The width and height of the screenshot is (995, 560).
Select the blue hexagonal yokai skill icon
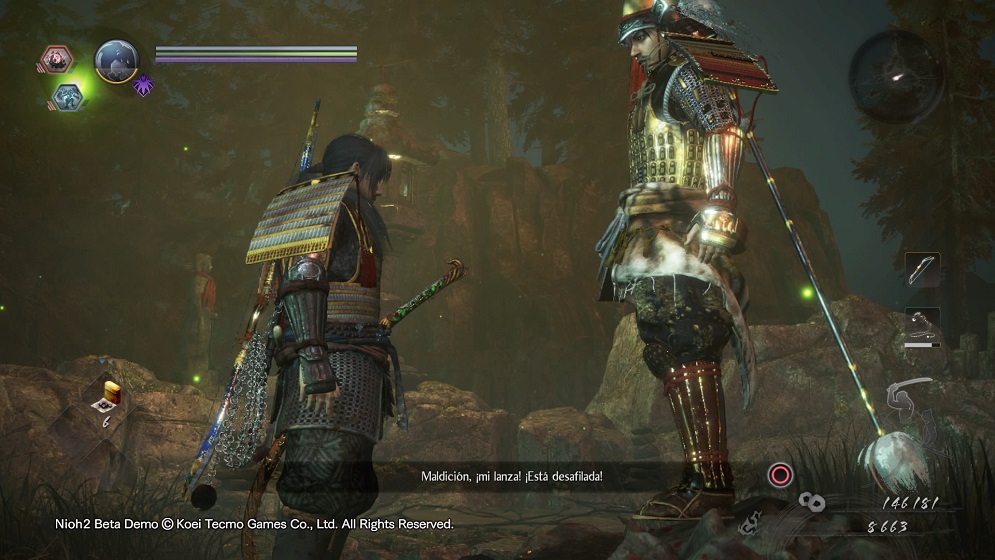[68, 95]
